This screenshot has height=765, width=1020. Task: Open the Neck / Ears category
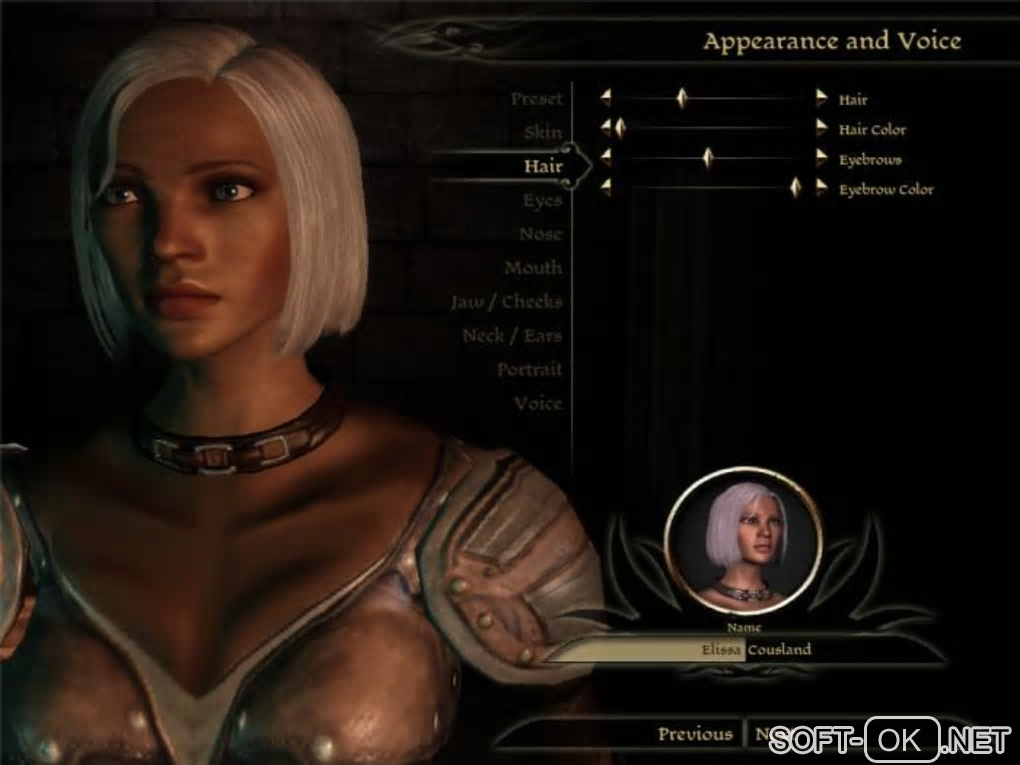point(512,336)
